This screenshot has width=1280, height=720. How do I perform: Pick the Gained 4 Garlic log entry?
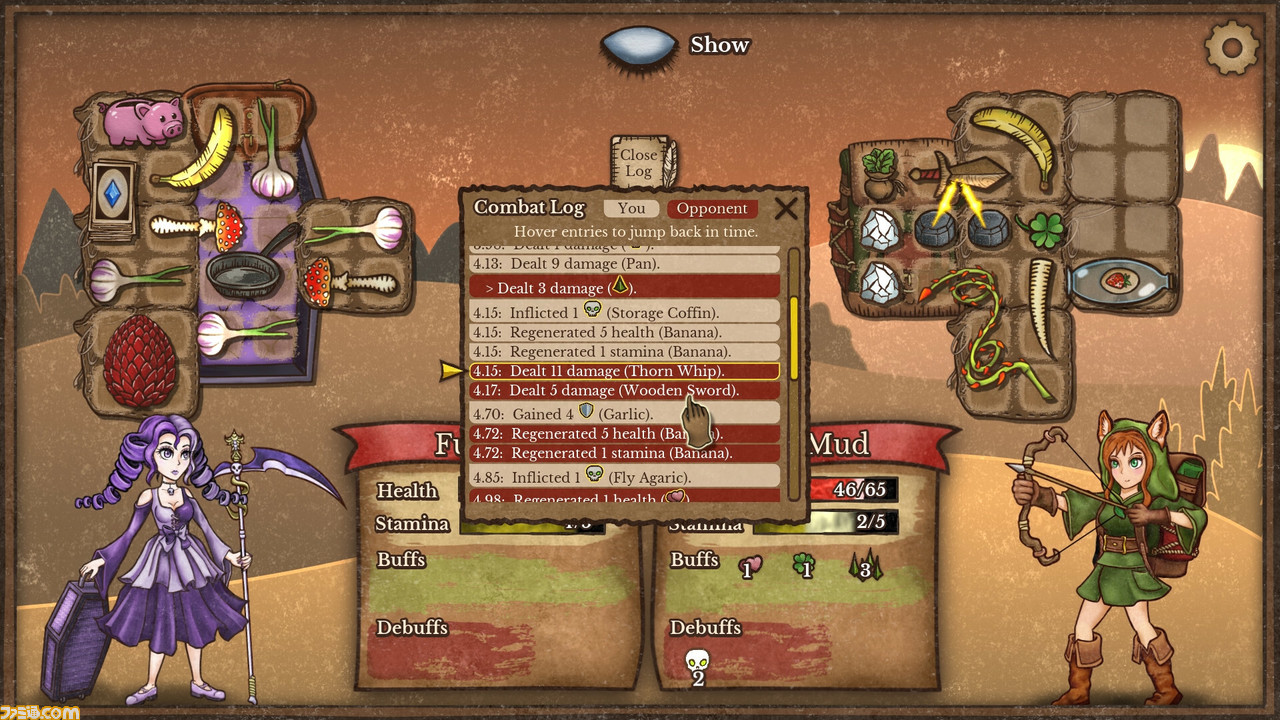click(x=624, y=413)
